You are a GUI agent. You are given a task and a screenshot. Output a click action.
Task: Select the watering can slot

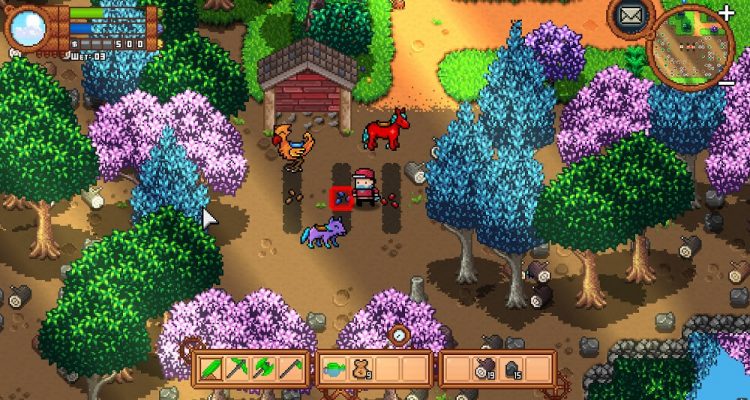point(335,369)
